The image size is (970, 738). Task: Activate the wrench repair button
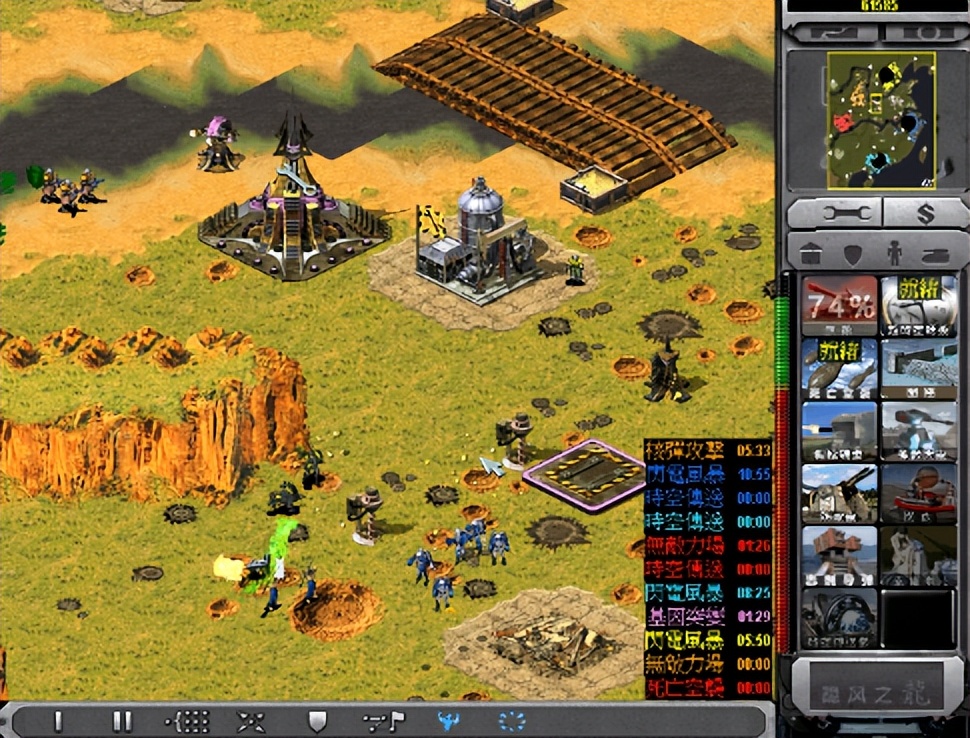pos(833,212)
